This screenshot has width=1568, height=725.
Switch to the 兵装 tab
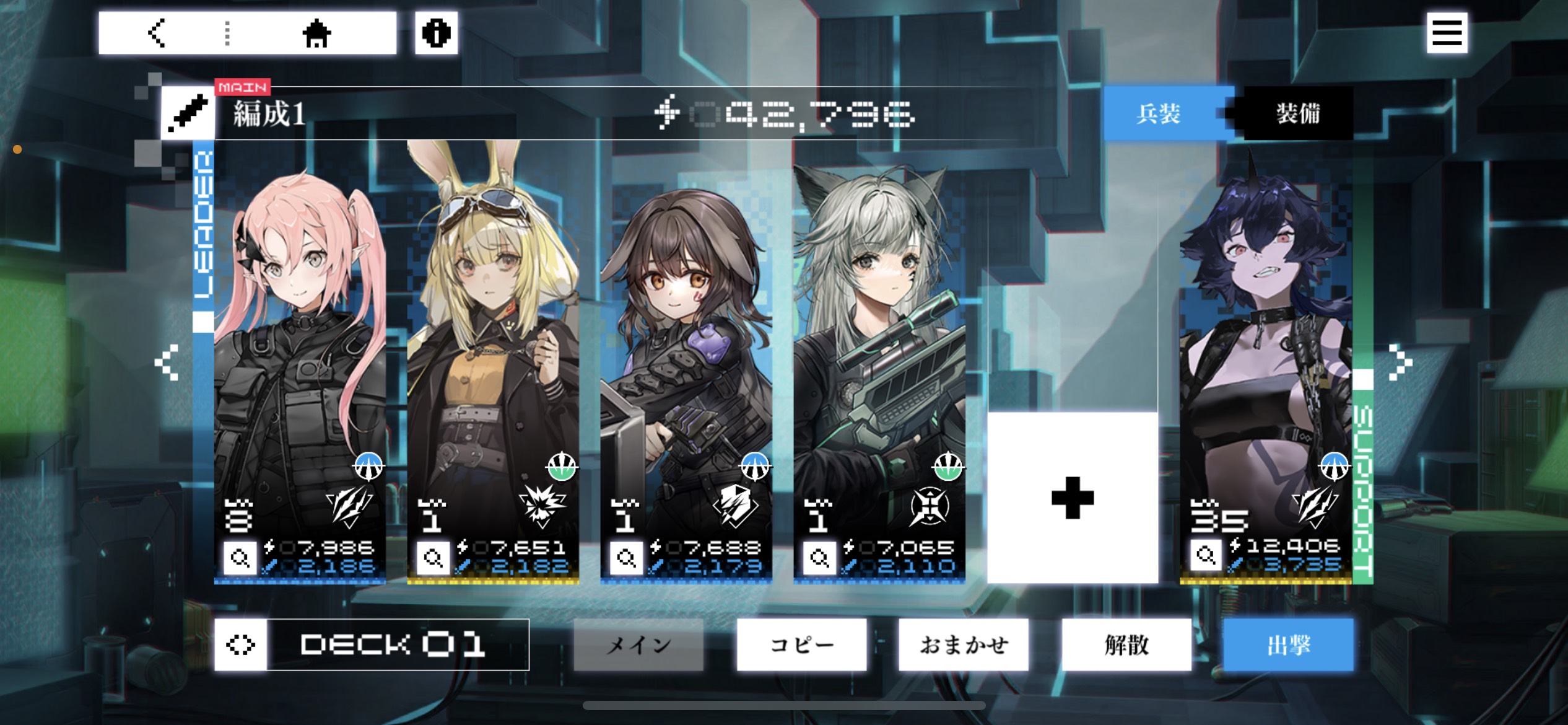1159,114
